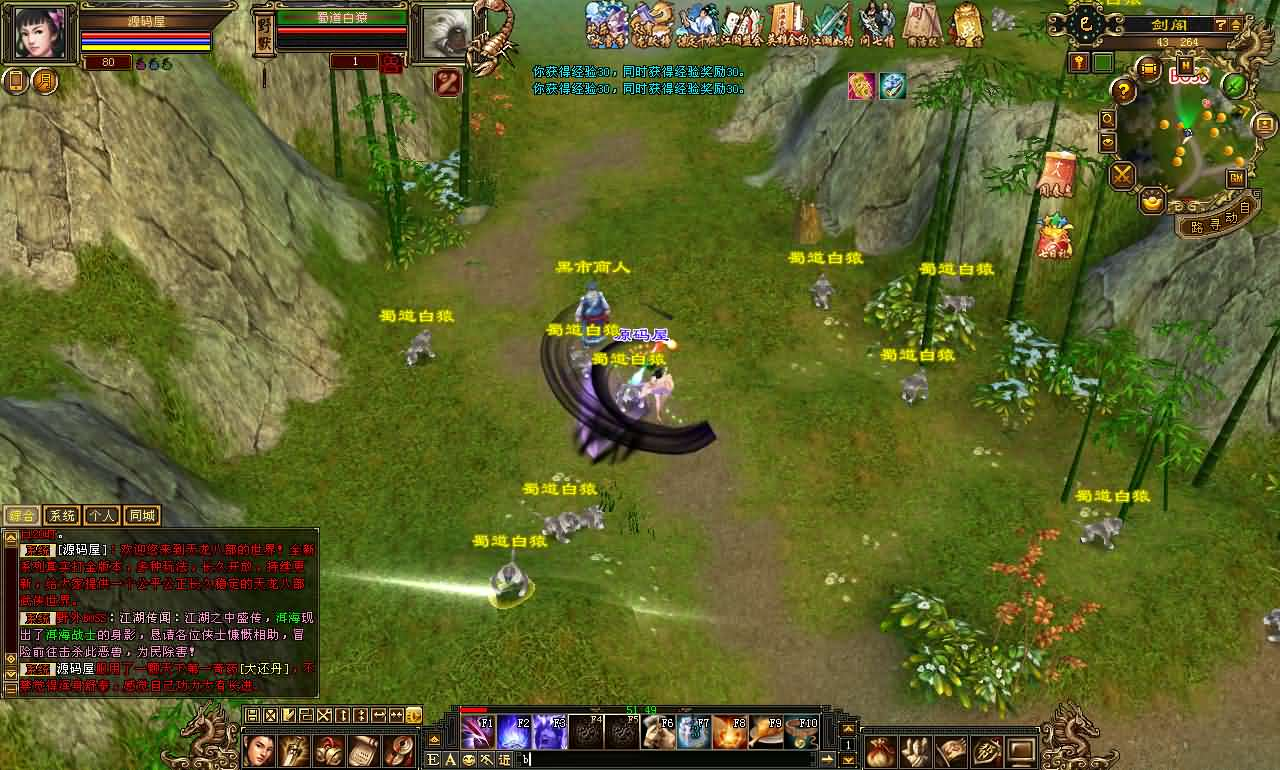Viewport: 1280px width, 770px height.
Task: Click the magnifier button beside the minimap
Action: coord(1108,119)
